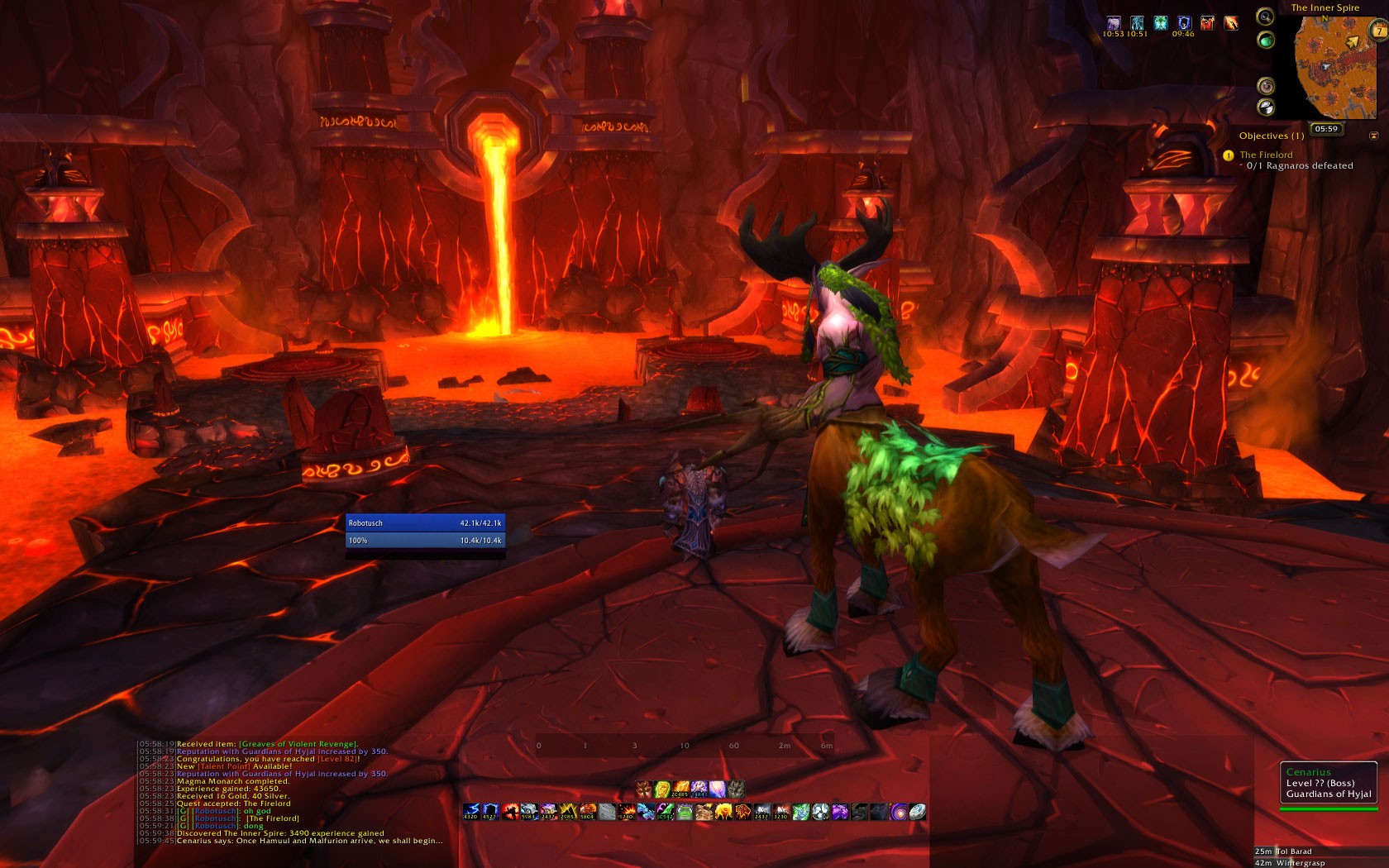Viewport: 1389px width, 868px height.
Task: Click the green orb button by minimap
Action: tap(1265, 40)
